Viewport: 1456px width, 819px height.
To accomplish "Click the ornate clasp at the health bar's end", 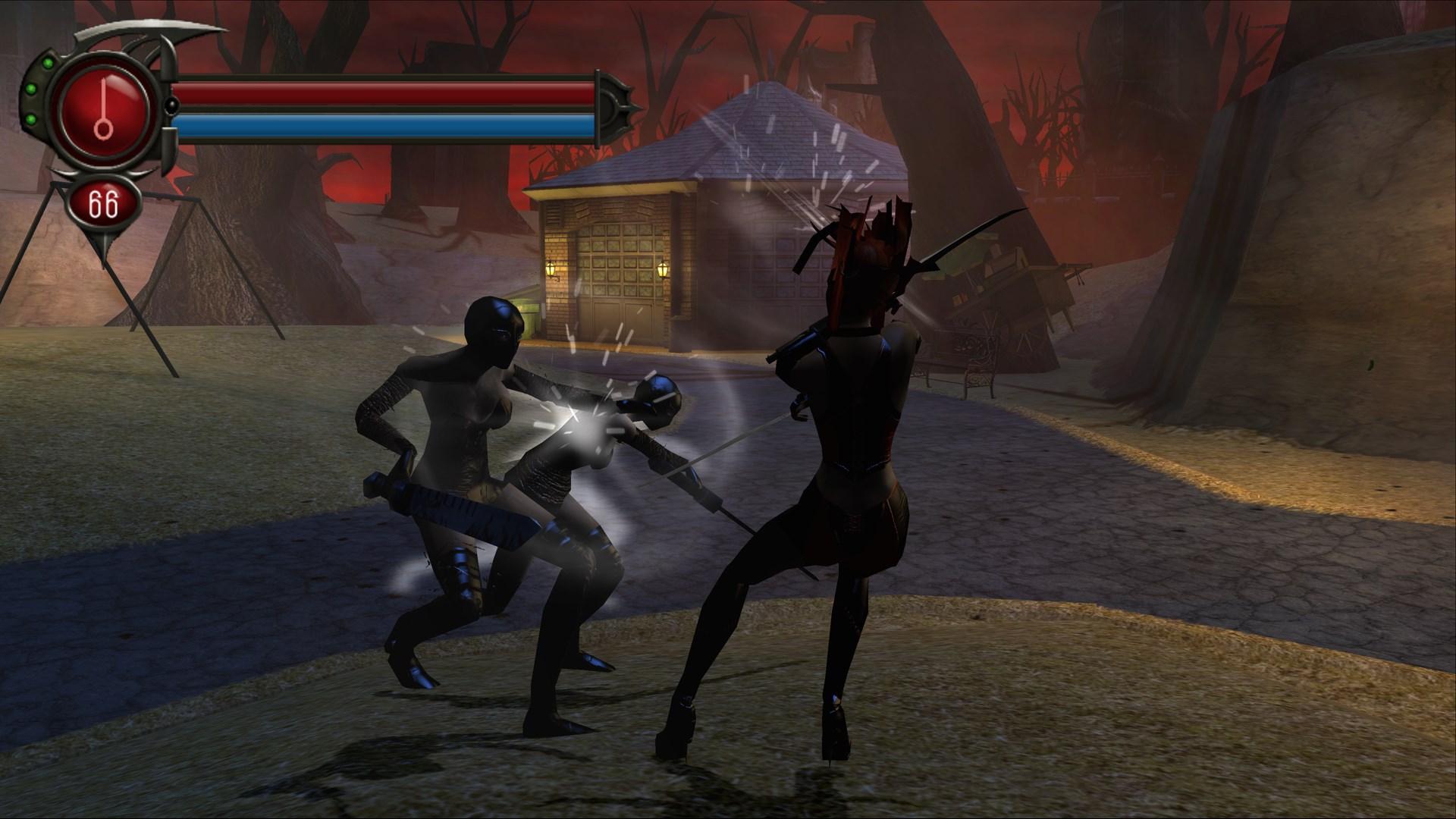I will [614, 106].
